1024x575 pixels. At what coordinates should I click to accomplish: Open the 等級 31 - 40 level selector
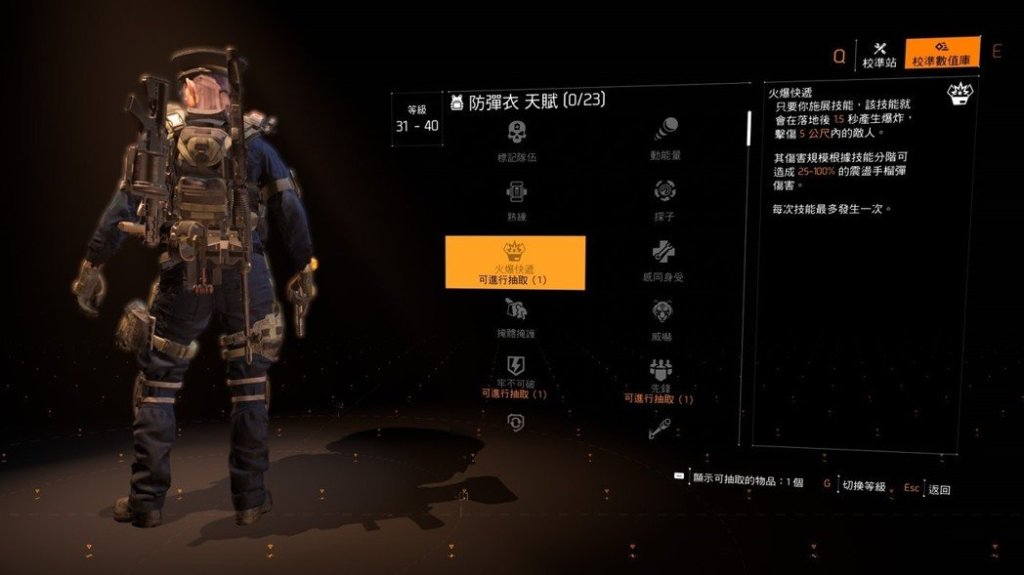[416, 119]
